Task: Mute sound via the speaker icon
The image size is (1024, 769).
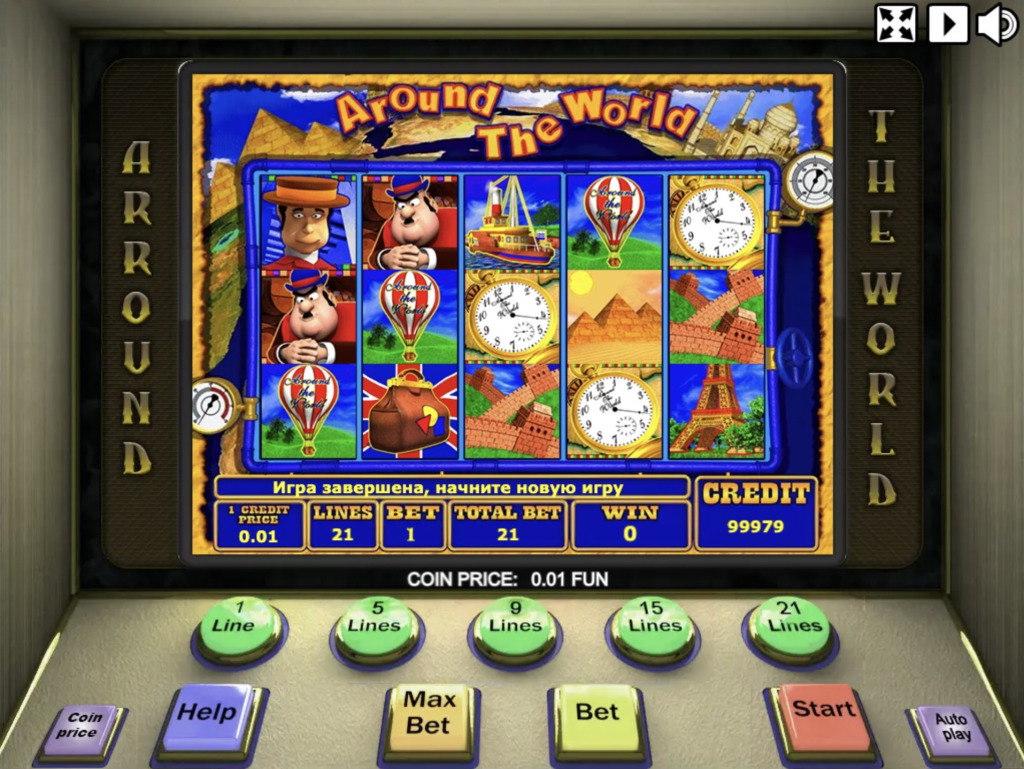Action: pyautogui.click(x=997, y=23)
